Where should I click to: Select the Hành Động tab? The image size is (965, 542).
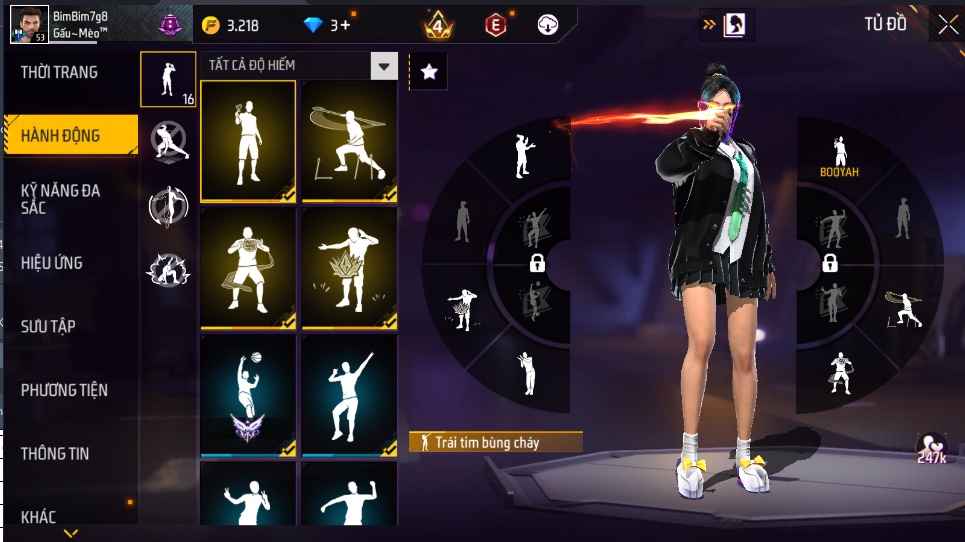62,135
